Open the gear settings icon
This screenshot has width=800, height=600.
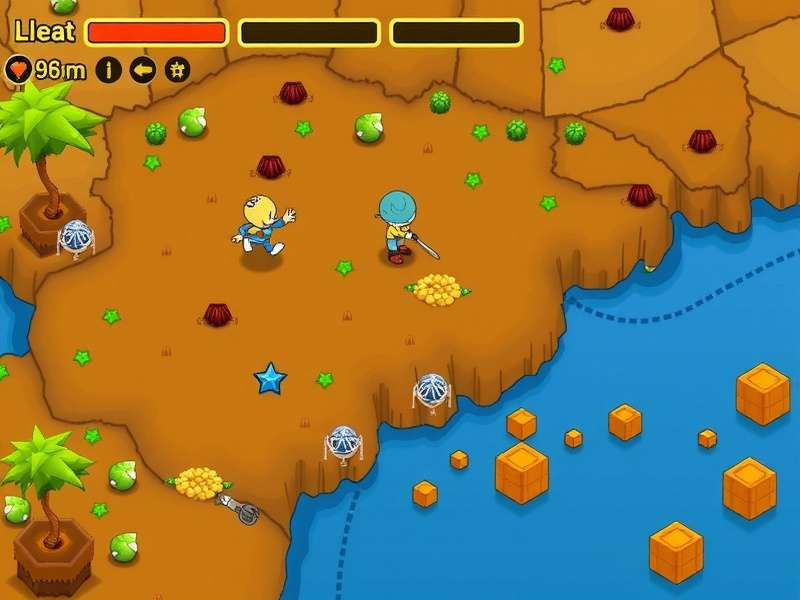[x=177, y=70]
